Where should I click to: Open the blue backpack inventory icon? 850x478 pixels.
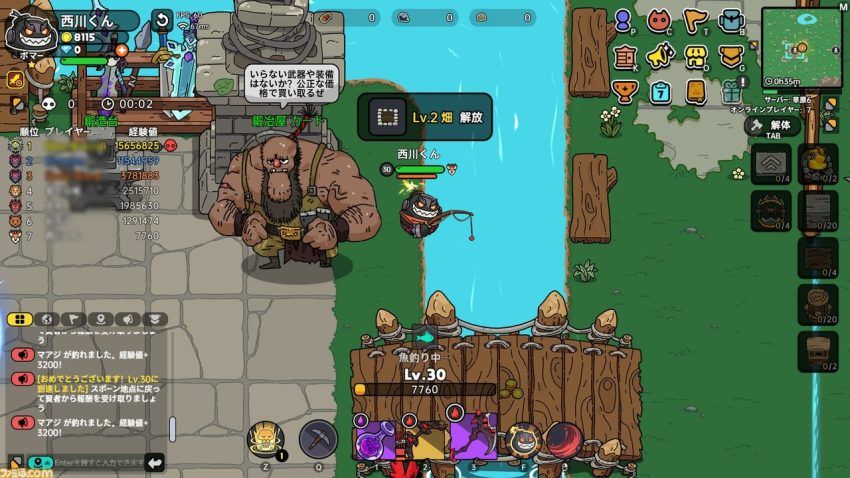tap(731, 20)
